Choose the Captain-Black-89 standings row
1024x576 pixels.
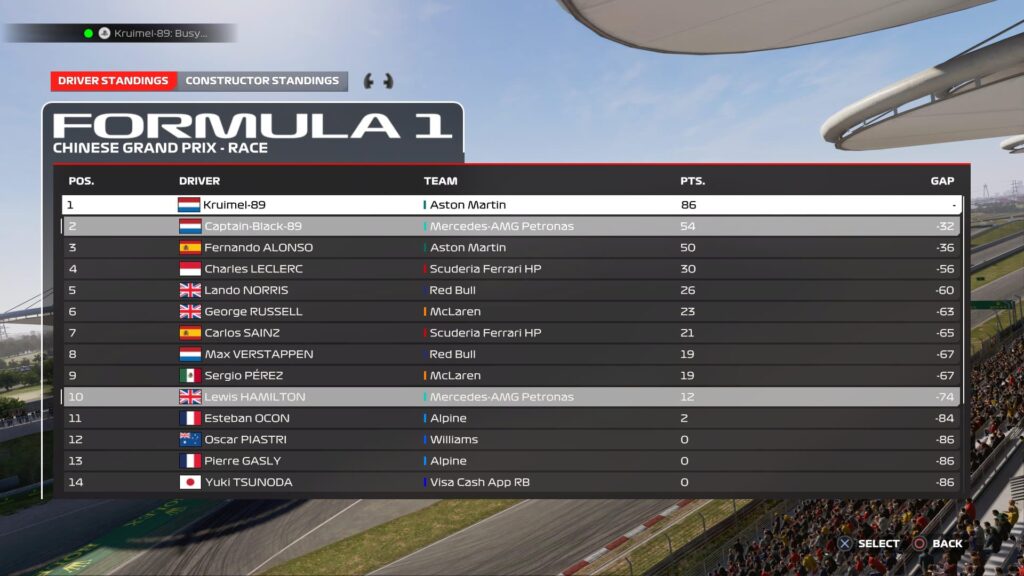(x=511, y=226)
